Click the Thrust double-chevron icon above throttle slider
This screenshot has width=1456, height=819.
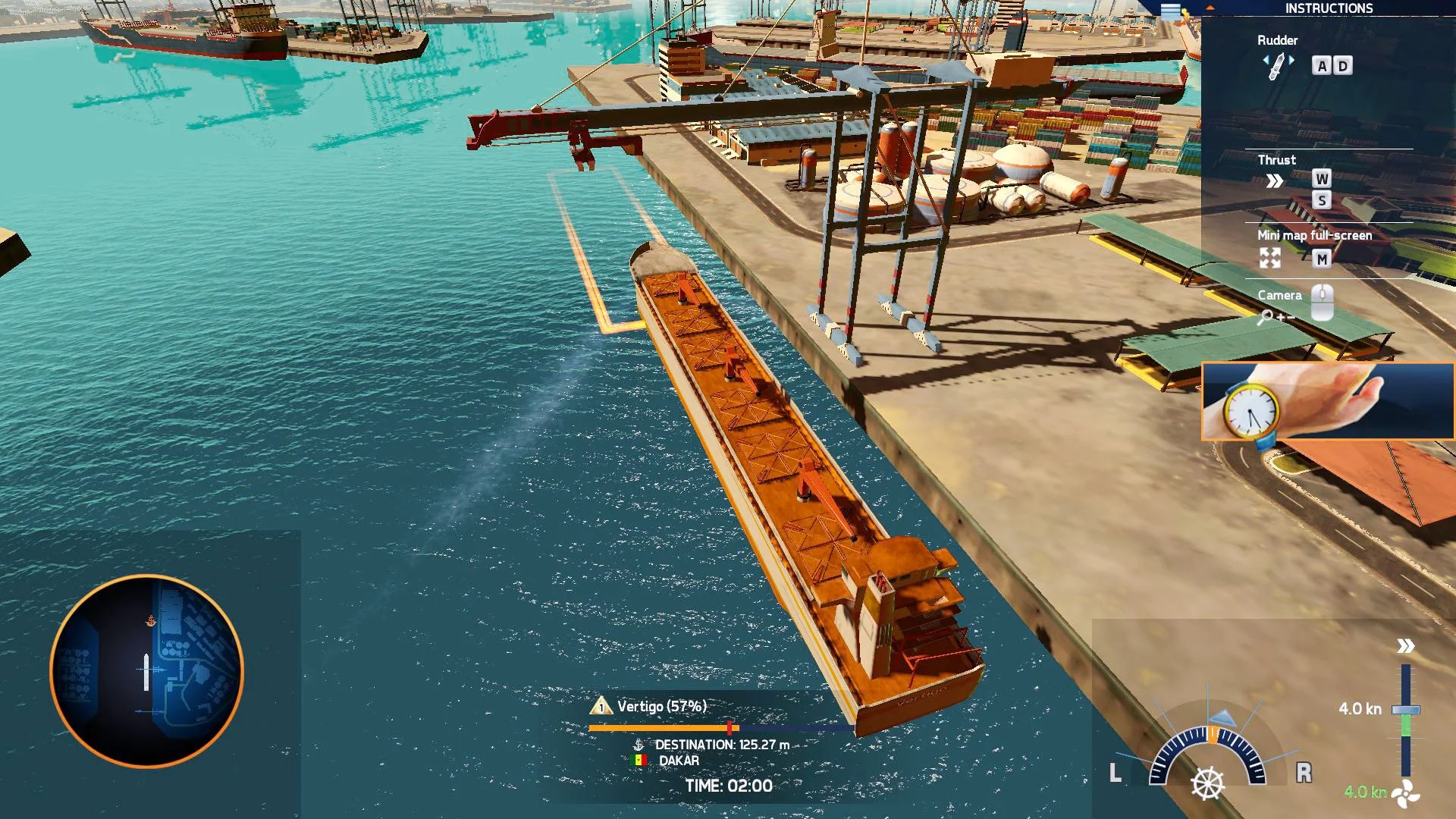1405,646
